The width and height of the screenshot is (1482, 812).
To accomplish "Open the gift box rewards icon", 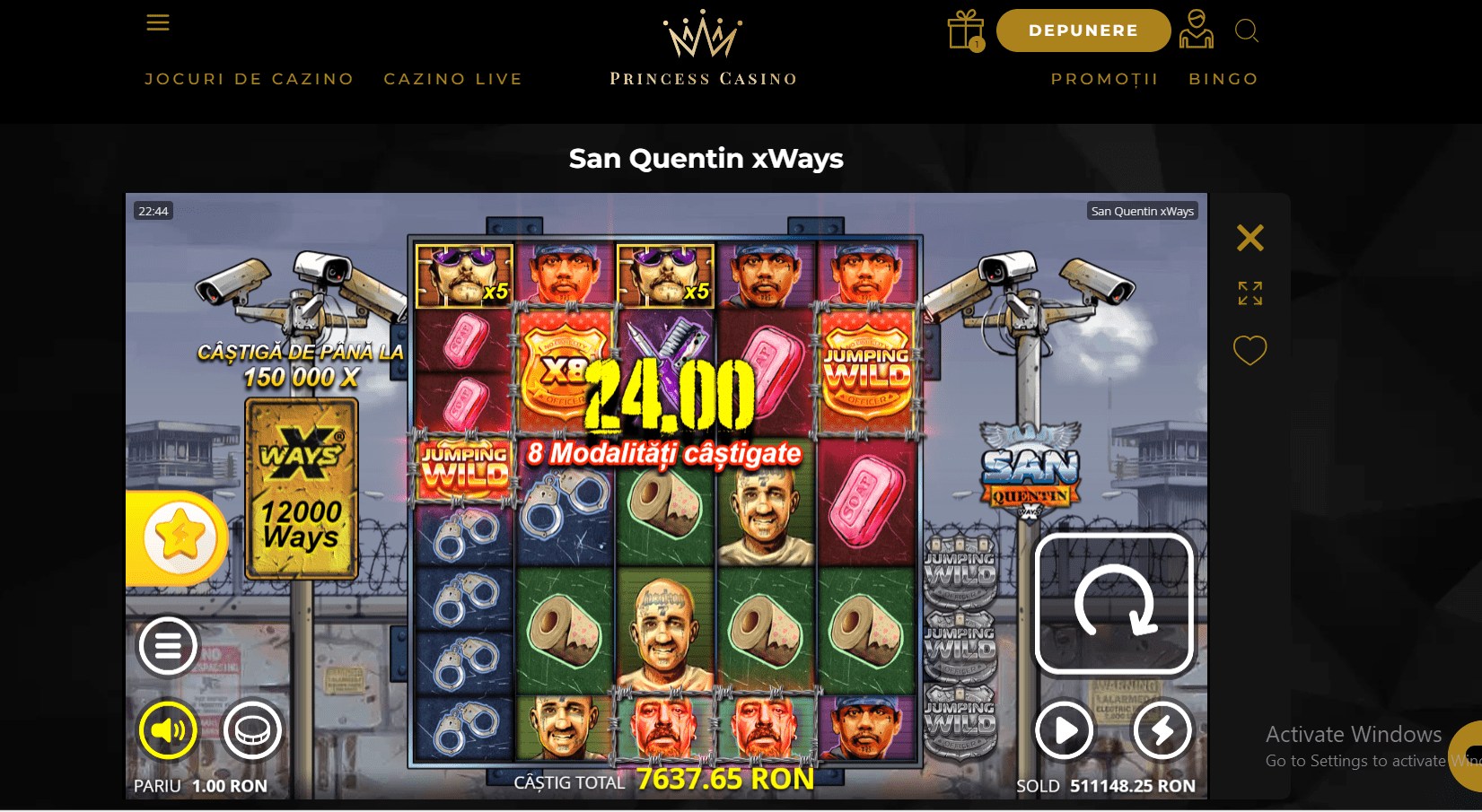I will [x=966, y=31].
